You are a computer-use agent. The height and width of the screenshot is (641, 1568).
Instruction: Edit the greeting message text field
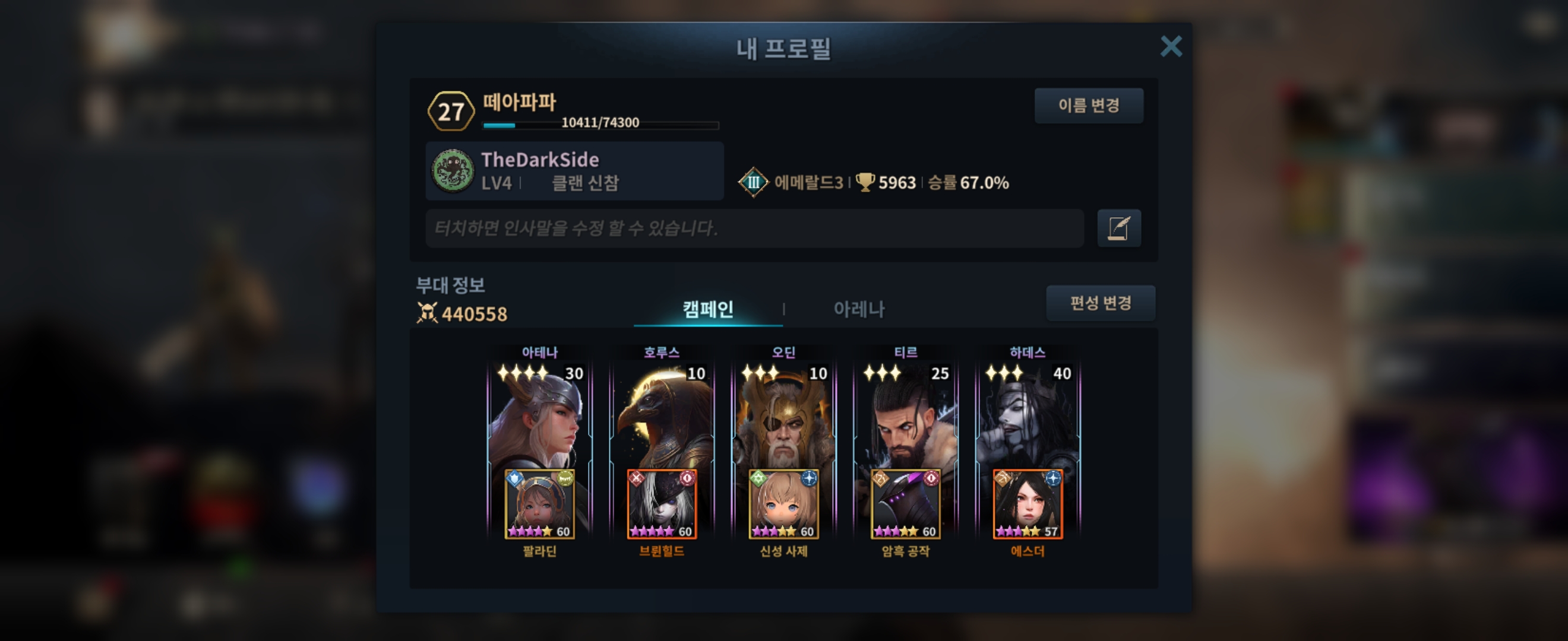tap(754, 228)
